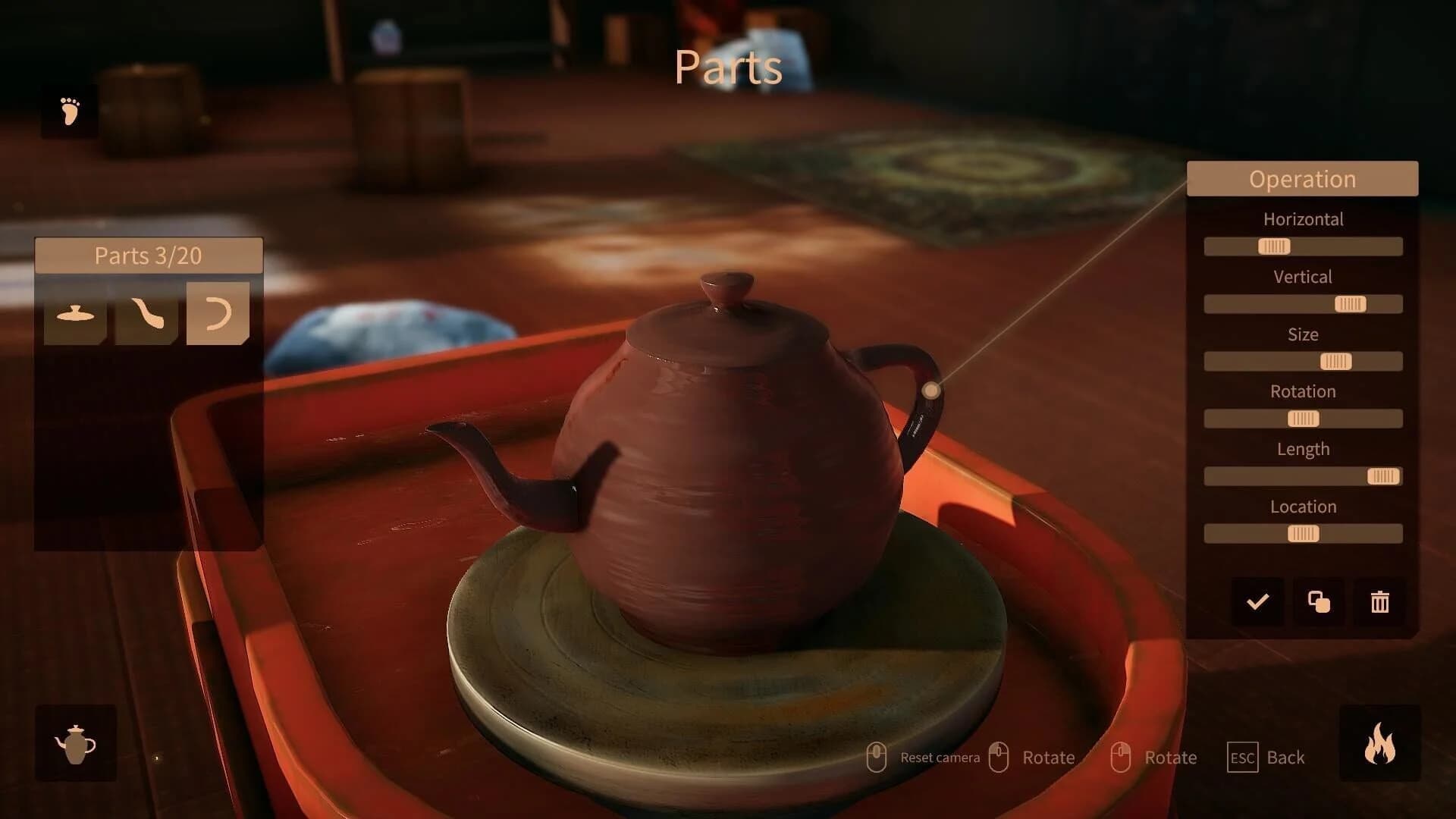Click the selection node on the teapot handle

tap(931, 389)
